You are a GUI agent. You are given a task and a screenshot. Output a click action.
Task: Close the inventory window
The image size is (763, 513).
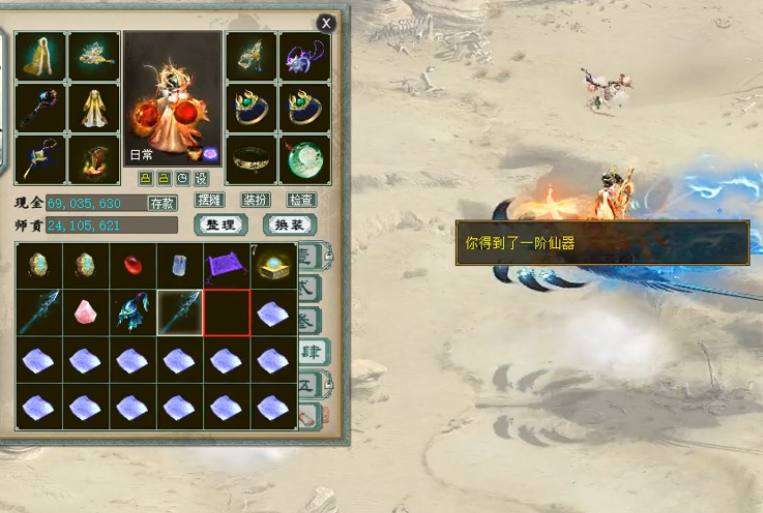tap(326, 22)
